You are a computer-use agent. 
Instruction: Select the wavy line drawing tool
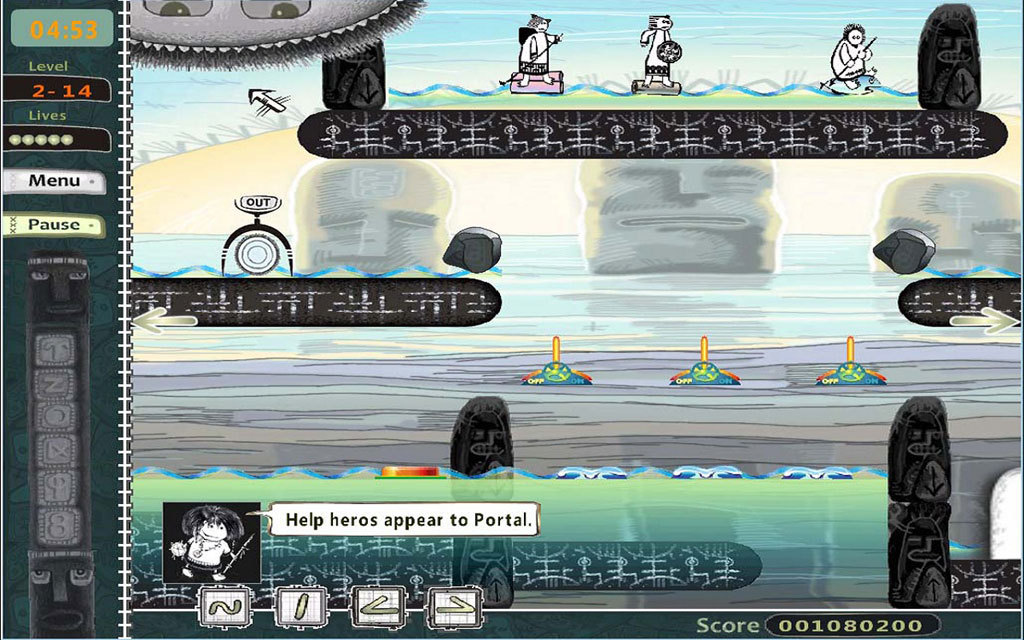(x=224, y=606)
